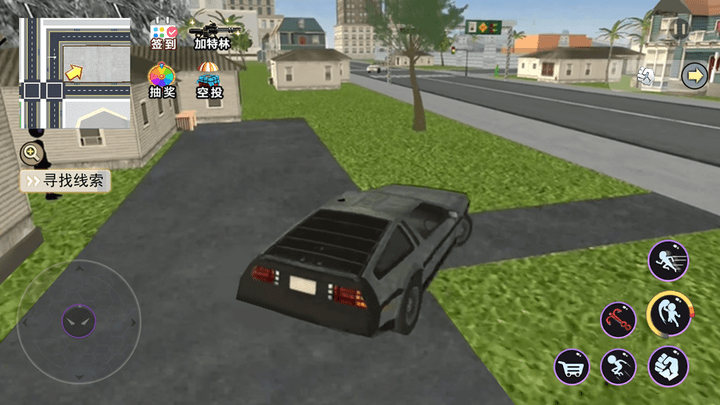Click the magnifier zoom button under minimap
This screenshot has height=405, width=720.
(x=32, y=153)
